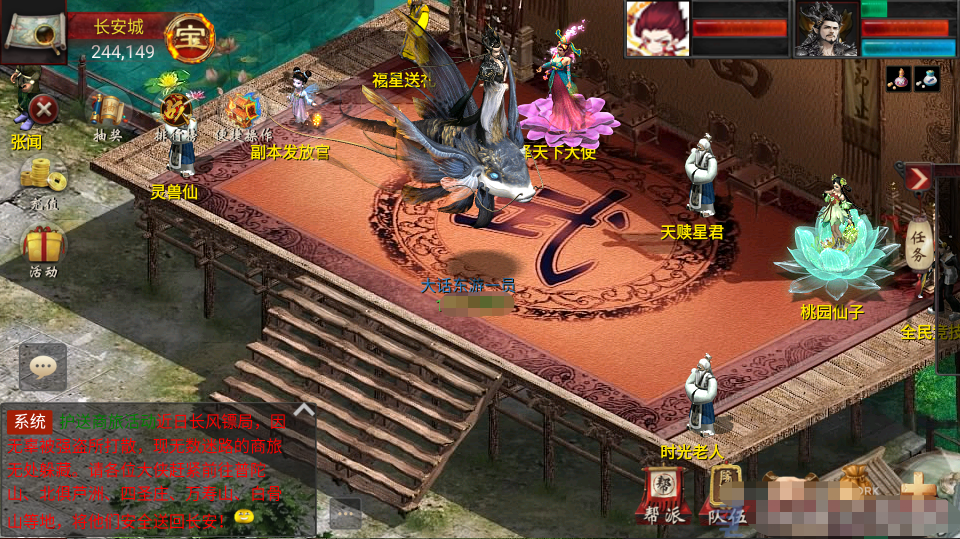960x539 pixels.
Task: Open the chat options ellipsis button
Action: coord(345,512)
